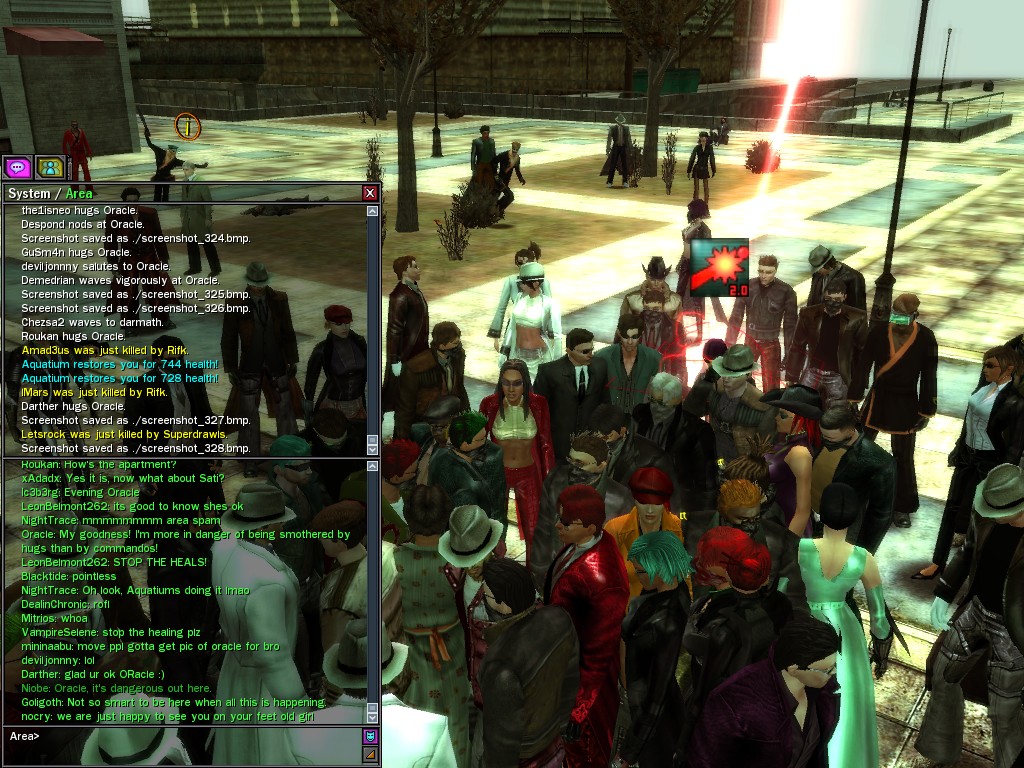Click the system log scroll-up arrow
The width and height of the screenshot is (1024, 768).
click(373, 211)
